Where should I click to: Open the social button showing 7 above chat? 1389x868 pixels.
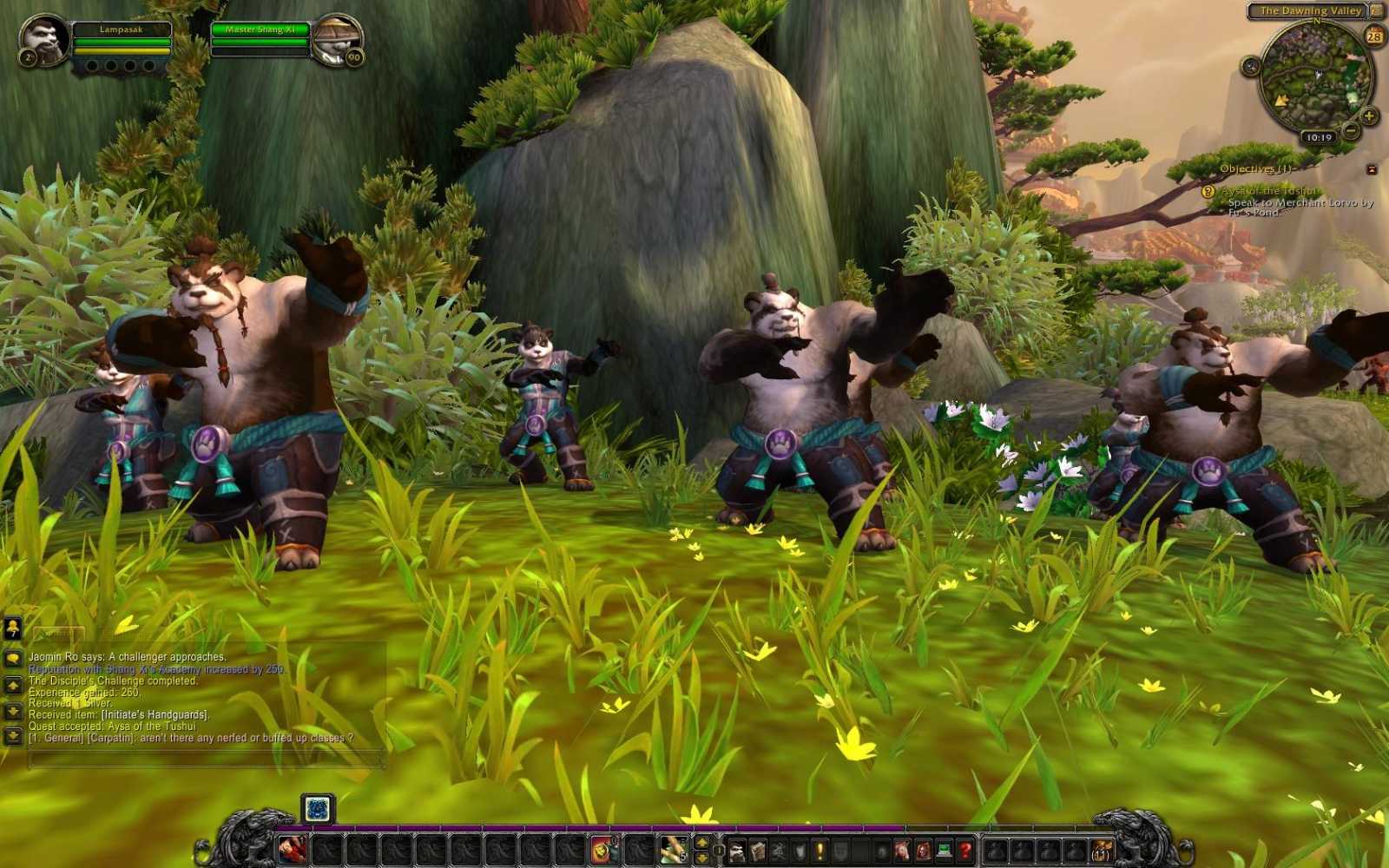point(13,628)
